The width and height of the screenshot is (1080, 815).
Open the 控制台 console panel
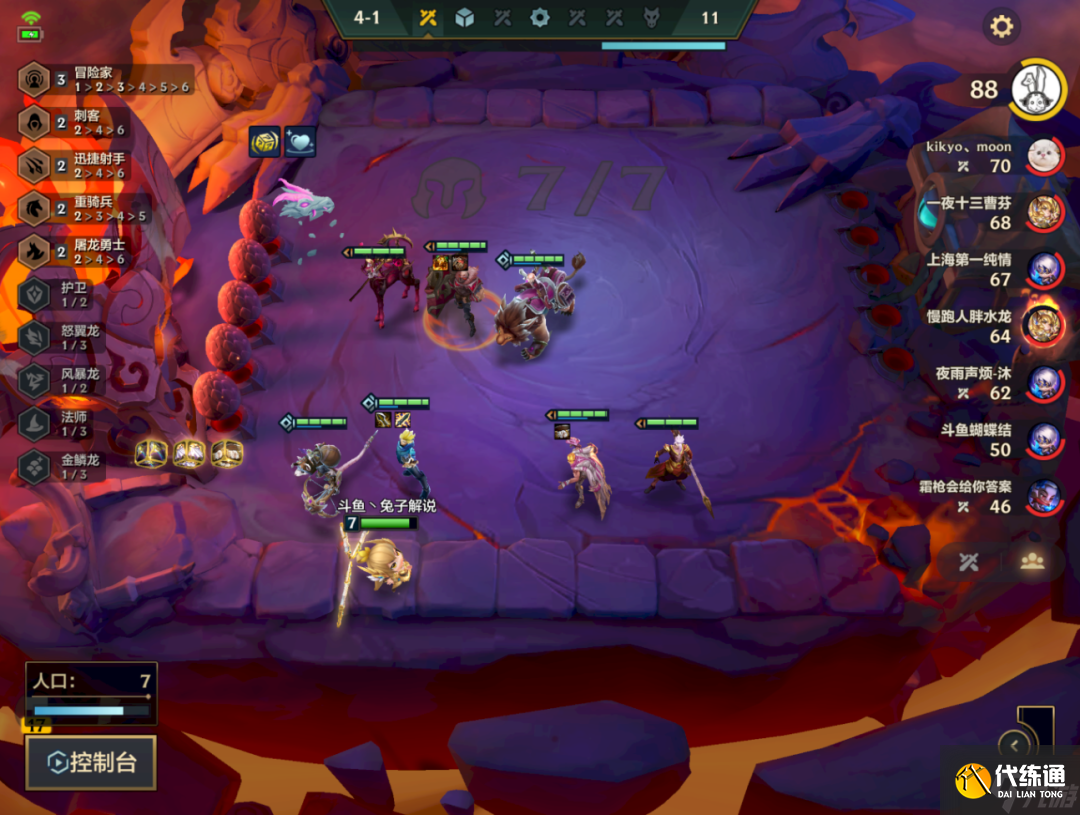(91, 764)
